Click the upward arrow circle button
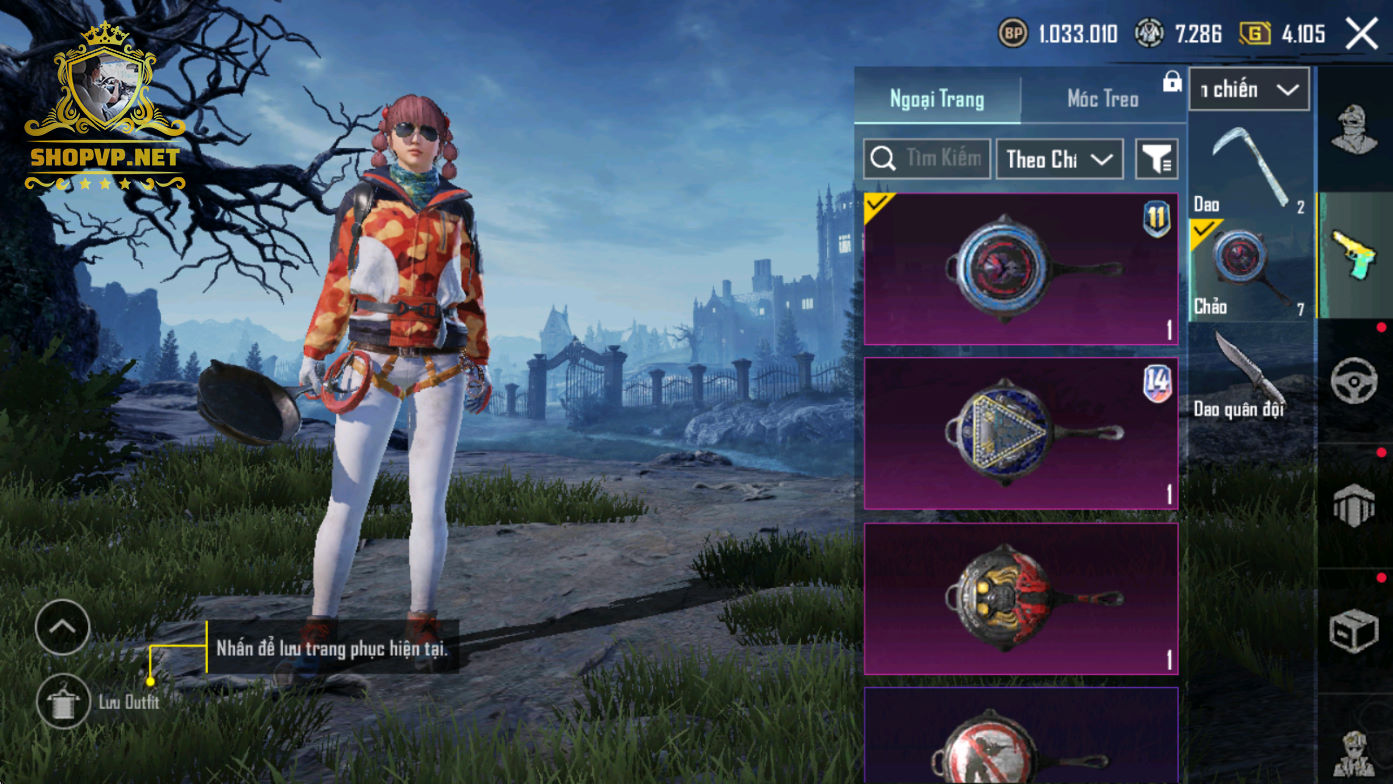Screen dimensions: 1393x784 coord(63,628)
